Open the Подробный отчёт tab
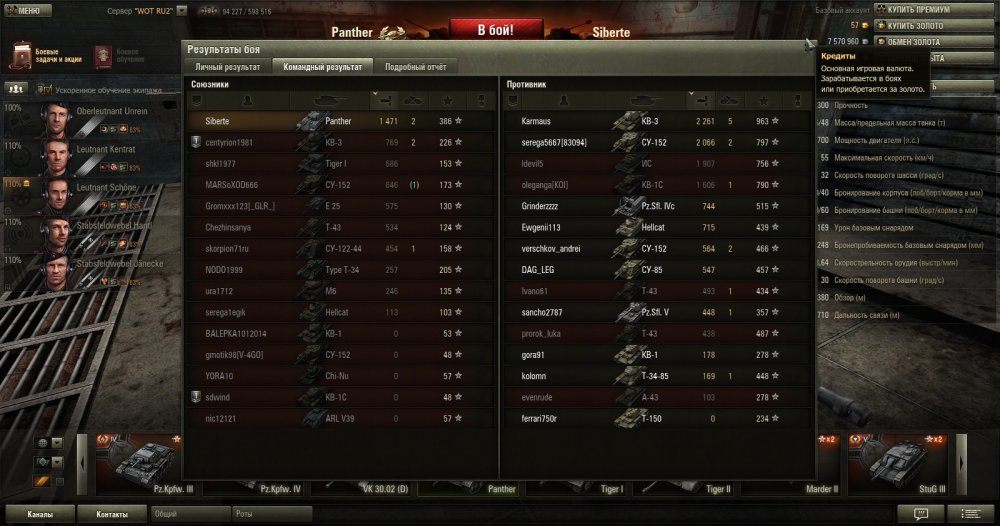The width and height of the screenshot is (1000, 526). [417, 67]
